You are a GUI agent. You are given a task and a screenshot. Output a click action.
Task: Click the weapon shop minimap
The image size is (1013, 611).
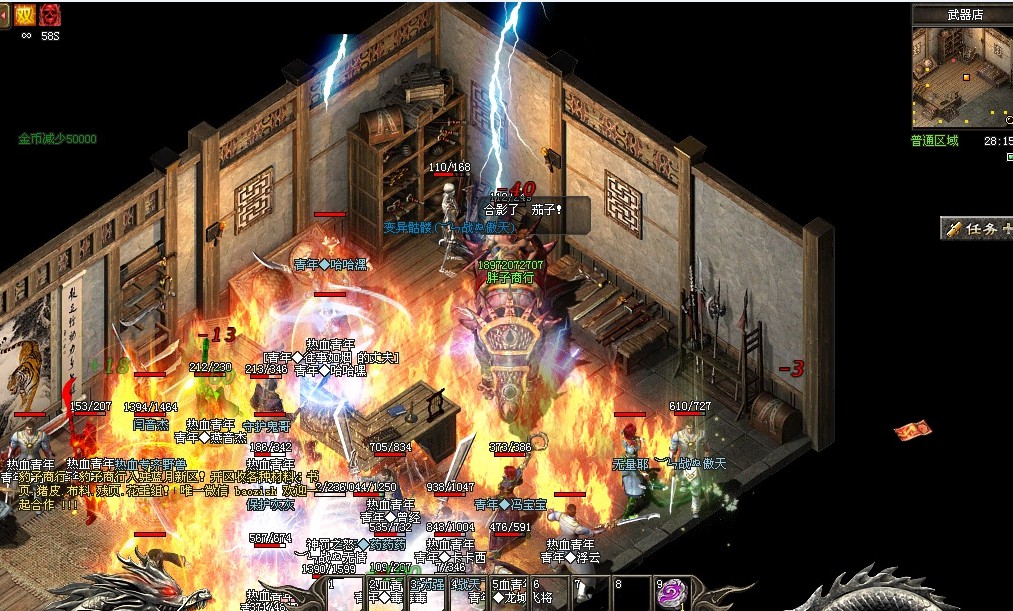point(961,78)
